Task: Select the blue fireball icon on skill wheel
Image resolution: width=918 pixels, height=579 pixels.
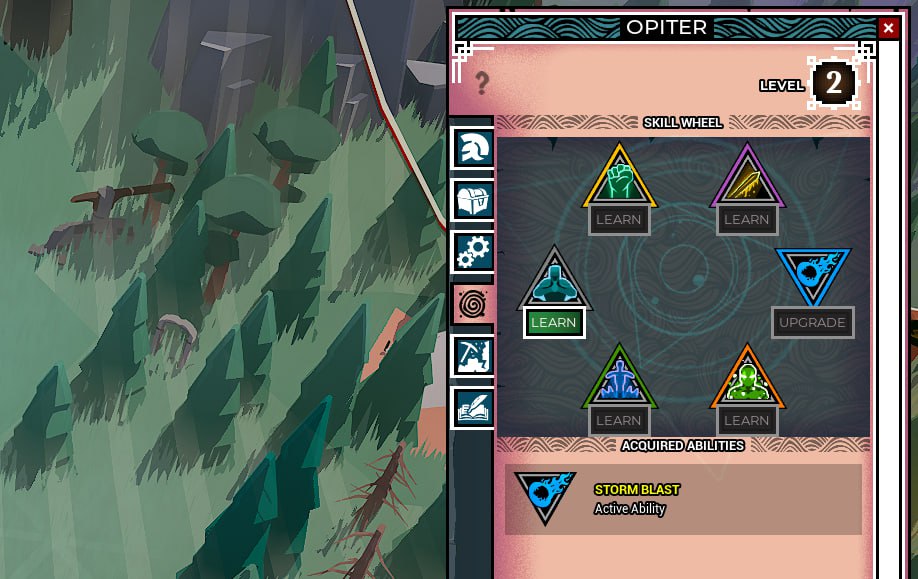Action: click(x=812, y=272)
